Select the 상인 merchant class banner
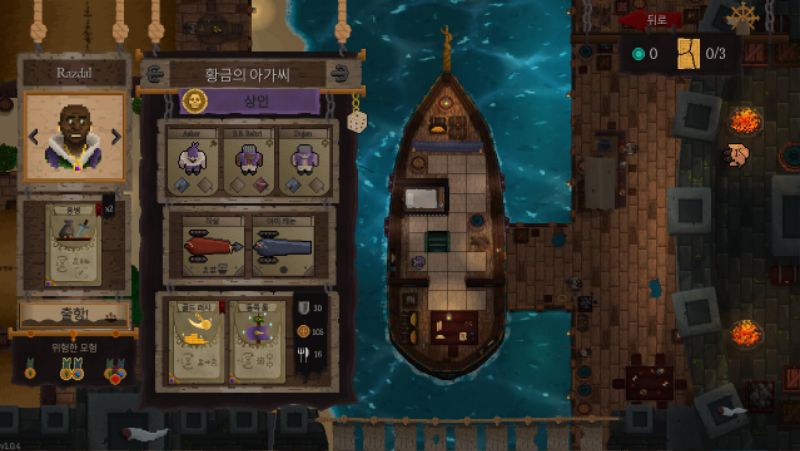 pyautogui.click(x=250, y=102)
